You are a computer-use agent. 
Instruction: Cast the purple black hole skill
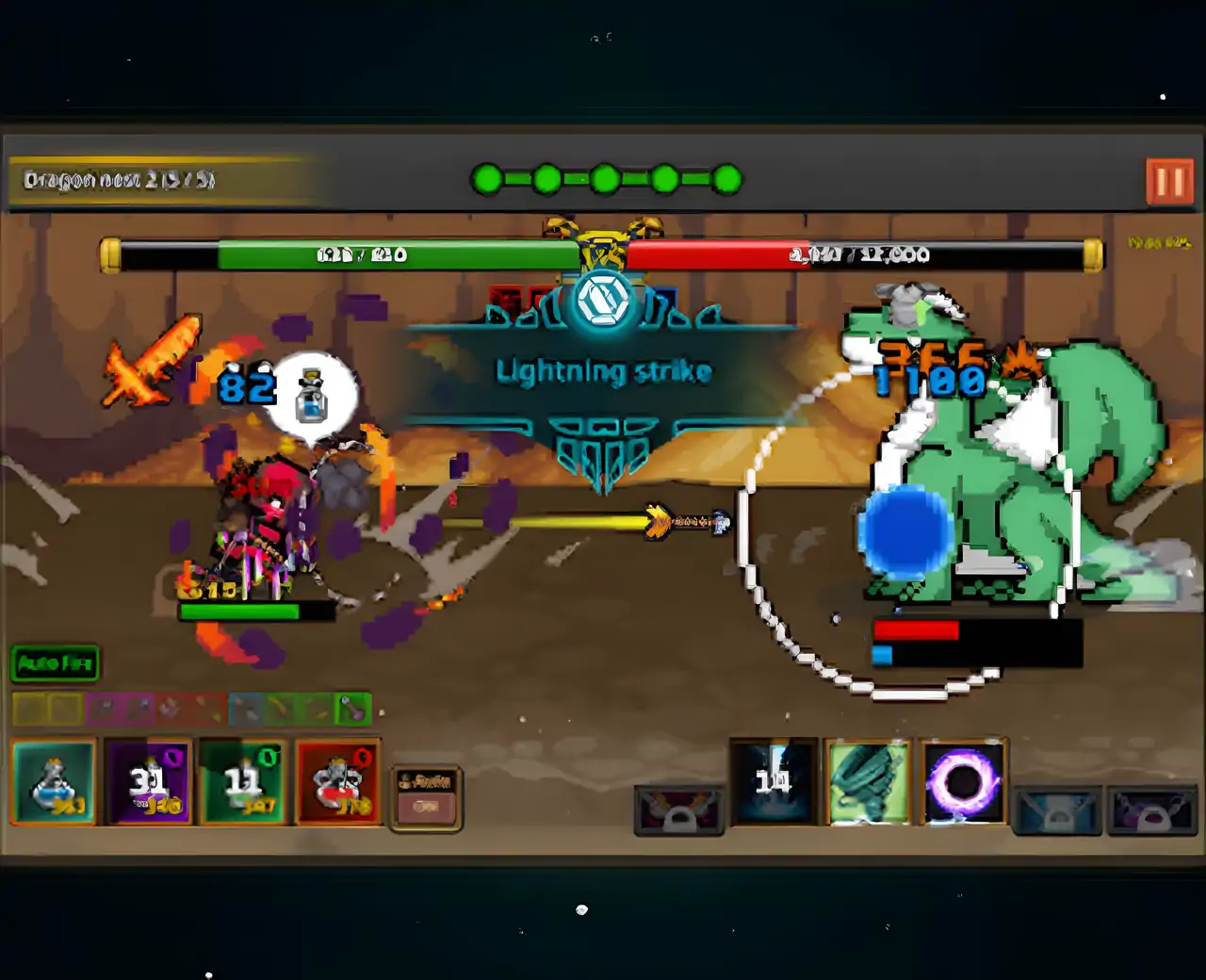point(962,781)
